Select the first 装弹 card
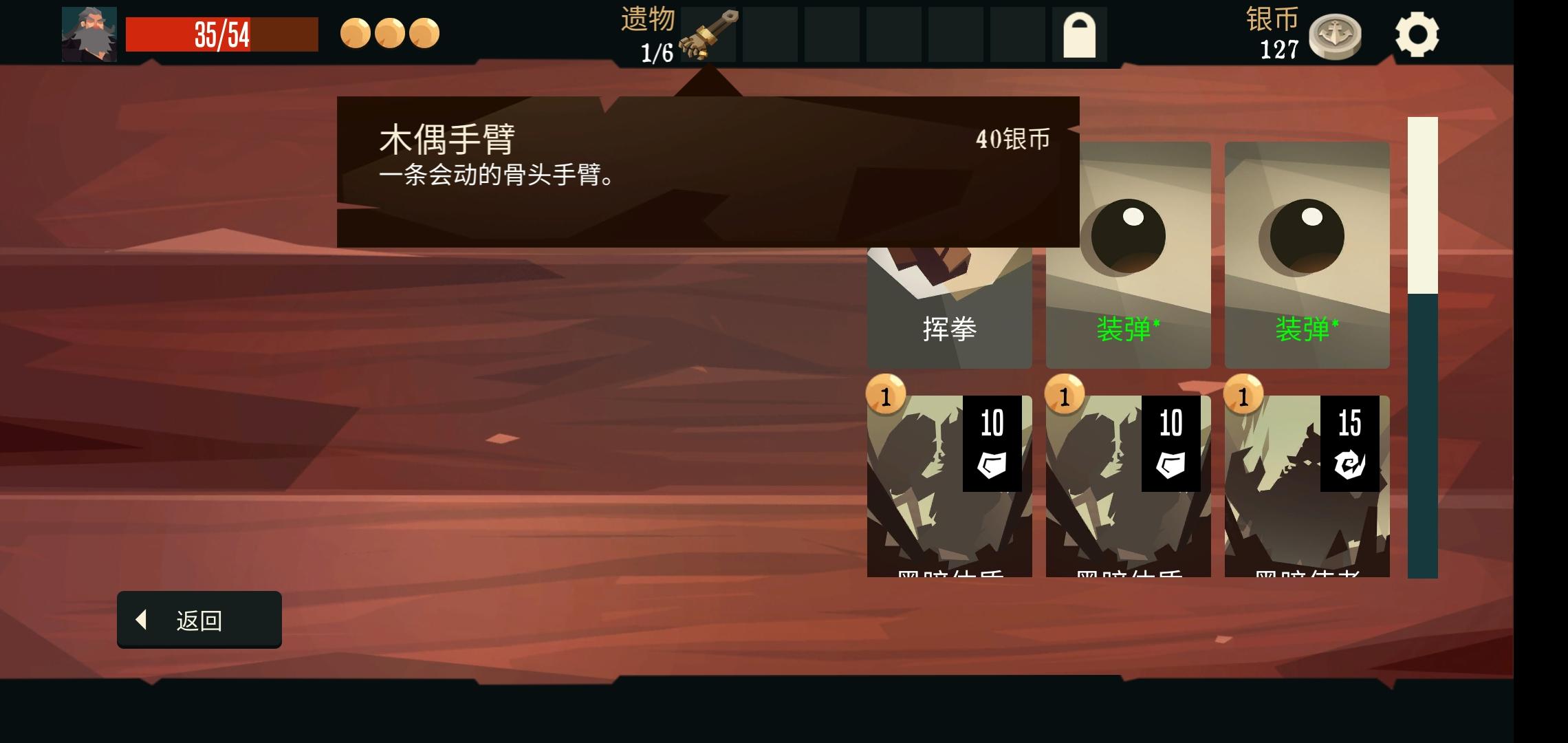 pos(1128,251)
